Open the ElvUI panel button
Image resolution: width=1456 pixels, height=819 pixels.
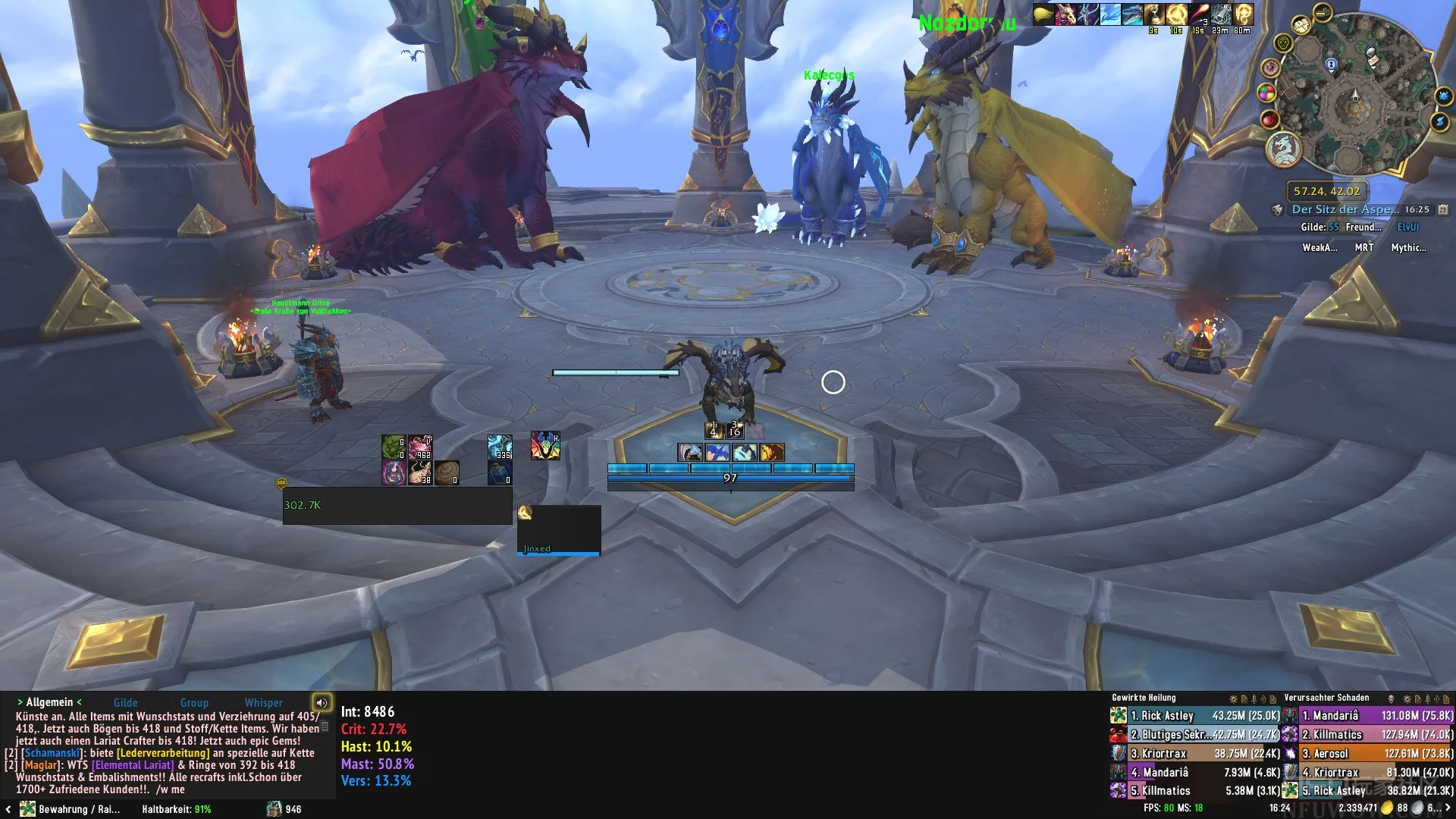coord(1407,227)
